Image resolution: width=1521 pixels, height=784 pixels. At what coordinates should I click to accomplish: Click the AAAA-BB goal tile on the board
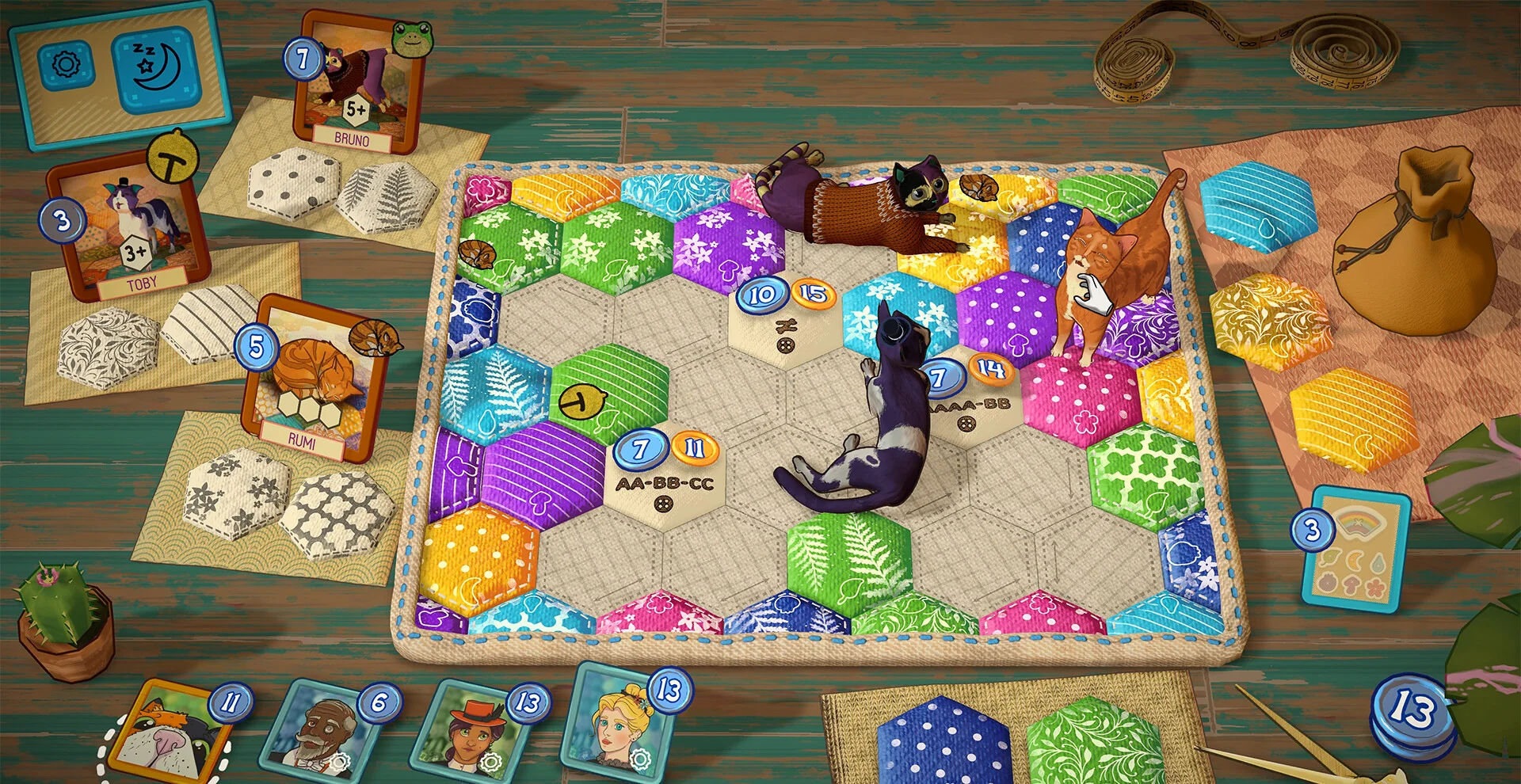[971, 404]
